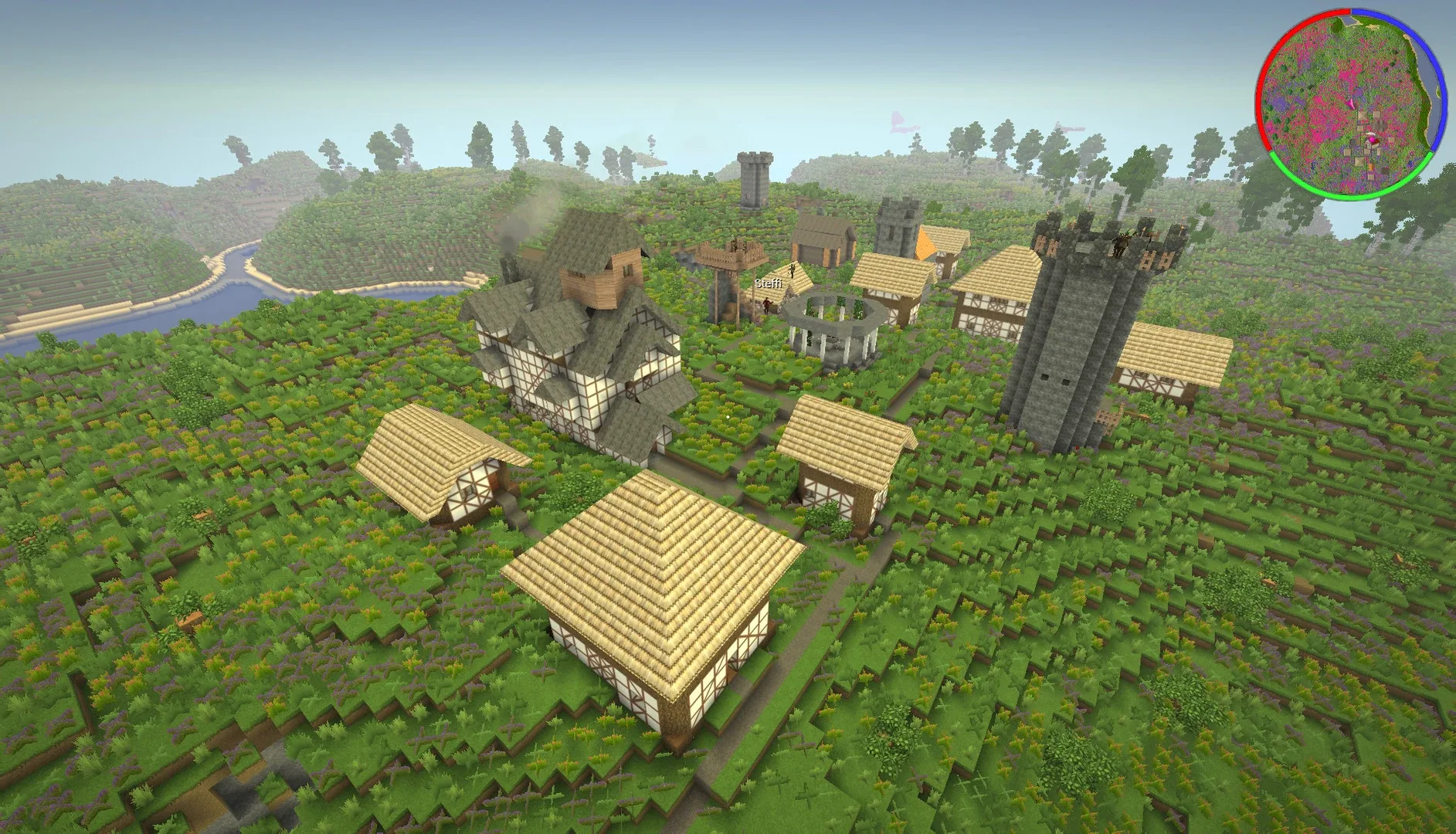Click the pink dot marker on the minimap
The width and height of the screenshot is (1456, 834).
pyautogui.click(x=1373, y=140)
